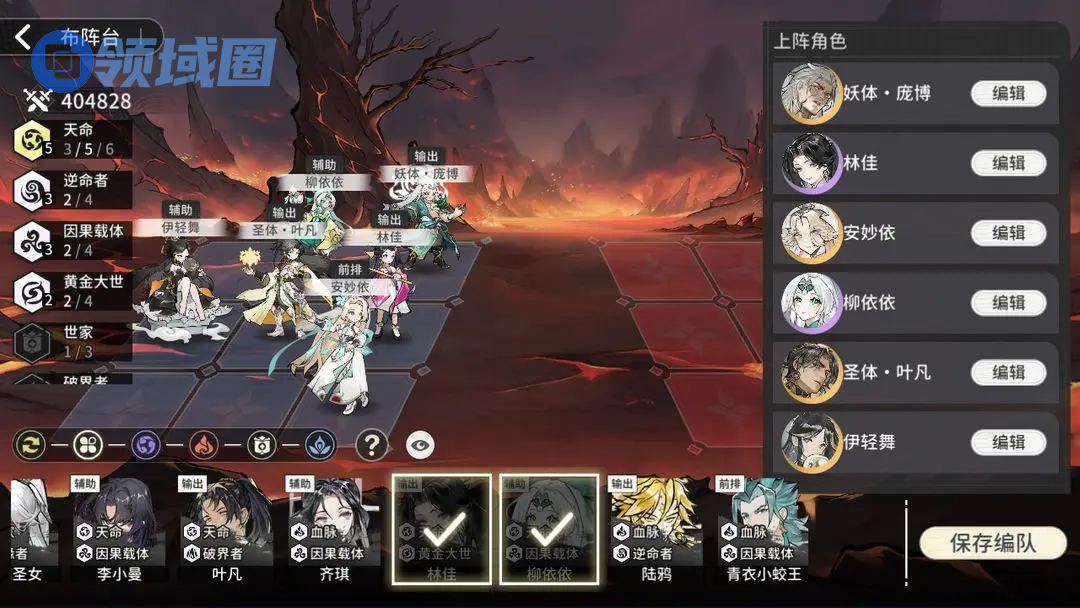Edit the 柳依依 lineup entry
The width and height of the screenshot is (1080, 608).
(1008, 302)
